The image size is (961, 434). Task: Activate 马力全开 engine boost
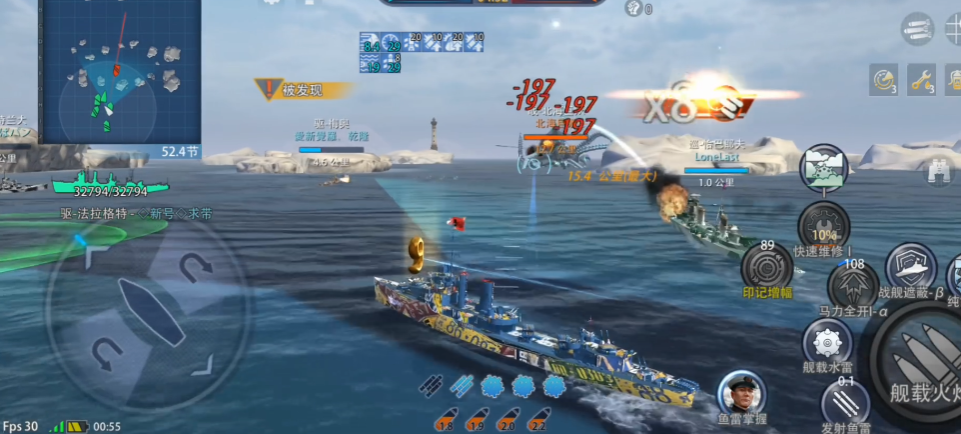852,286
